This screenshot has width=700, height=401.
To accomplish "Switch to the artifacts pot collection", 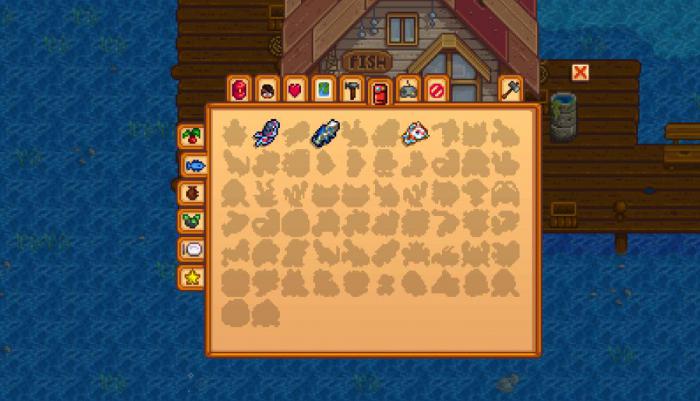I will (190, 192).
